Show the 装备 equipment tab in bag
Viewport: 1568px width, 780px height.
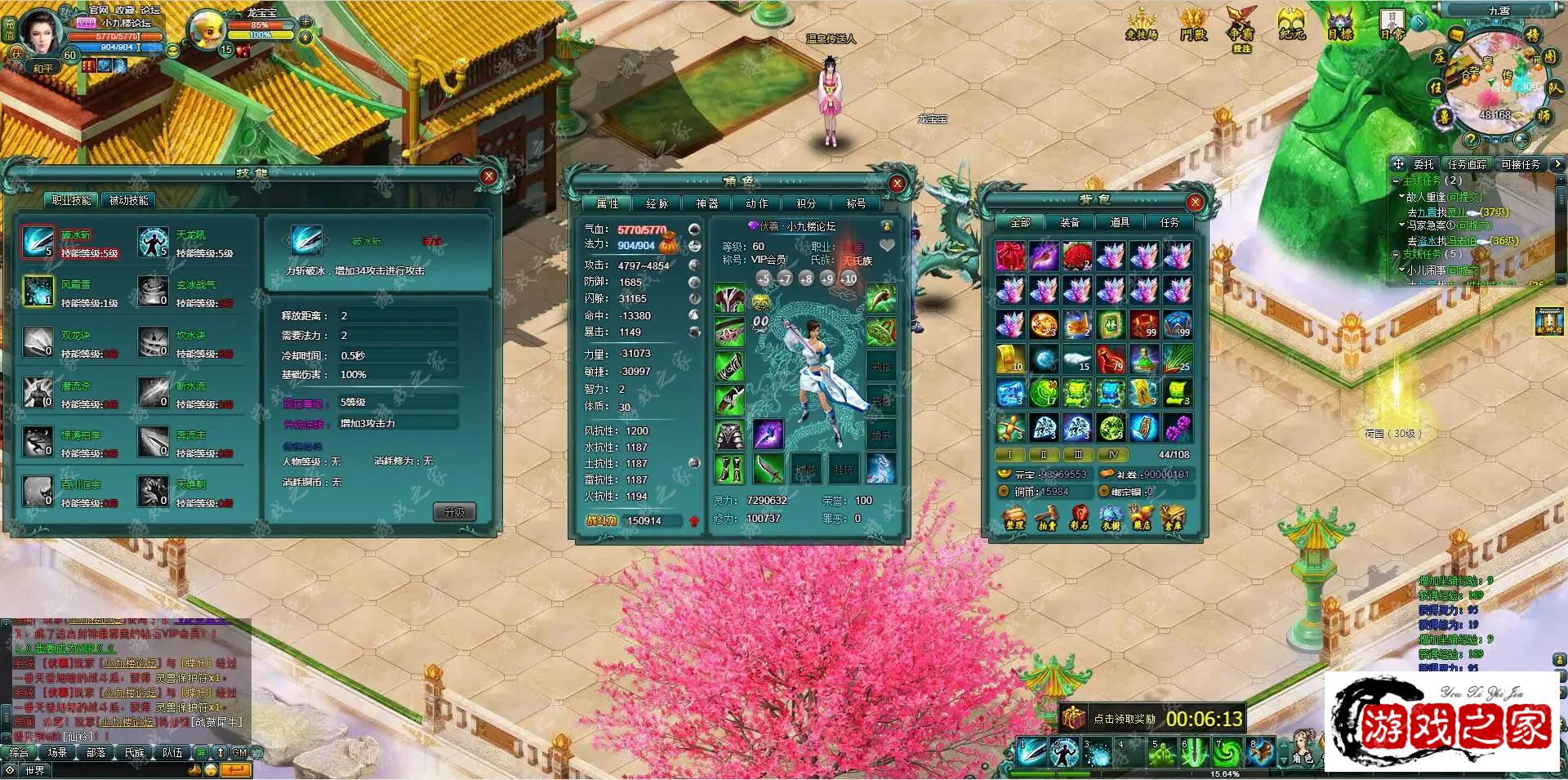tap(1070, 222)
